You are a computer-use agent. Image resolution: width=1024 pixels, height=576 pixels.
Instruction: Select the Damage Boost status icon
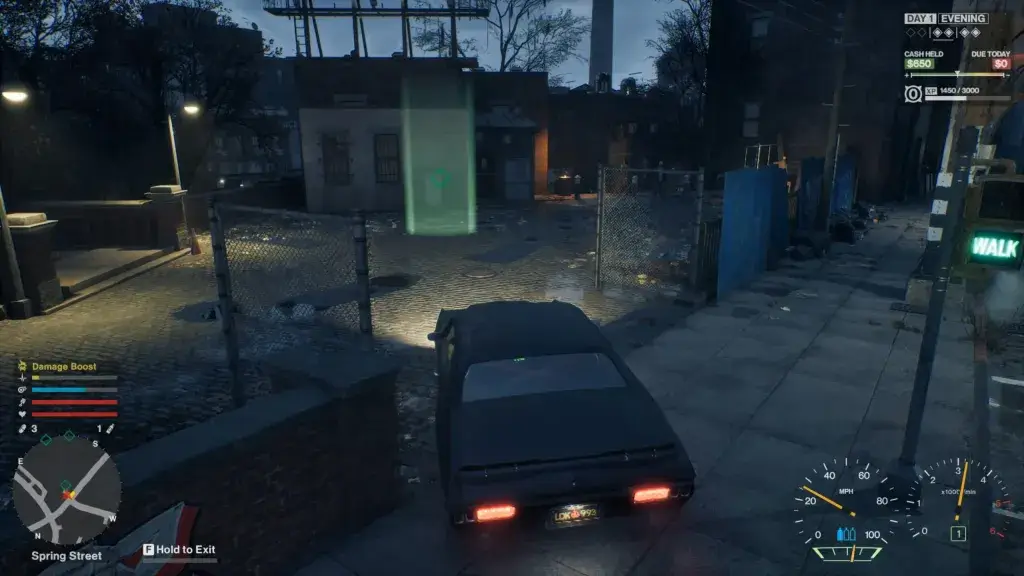pyautogui.click(x=22, y=367)
